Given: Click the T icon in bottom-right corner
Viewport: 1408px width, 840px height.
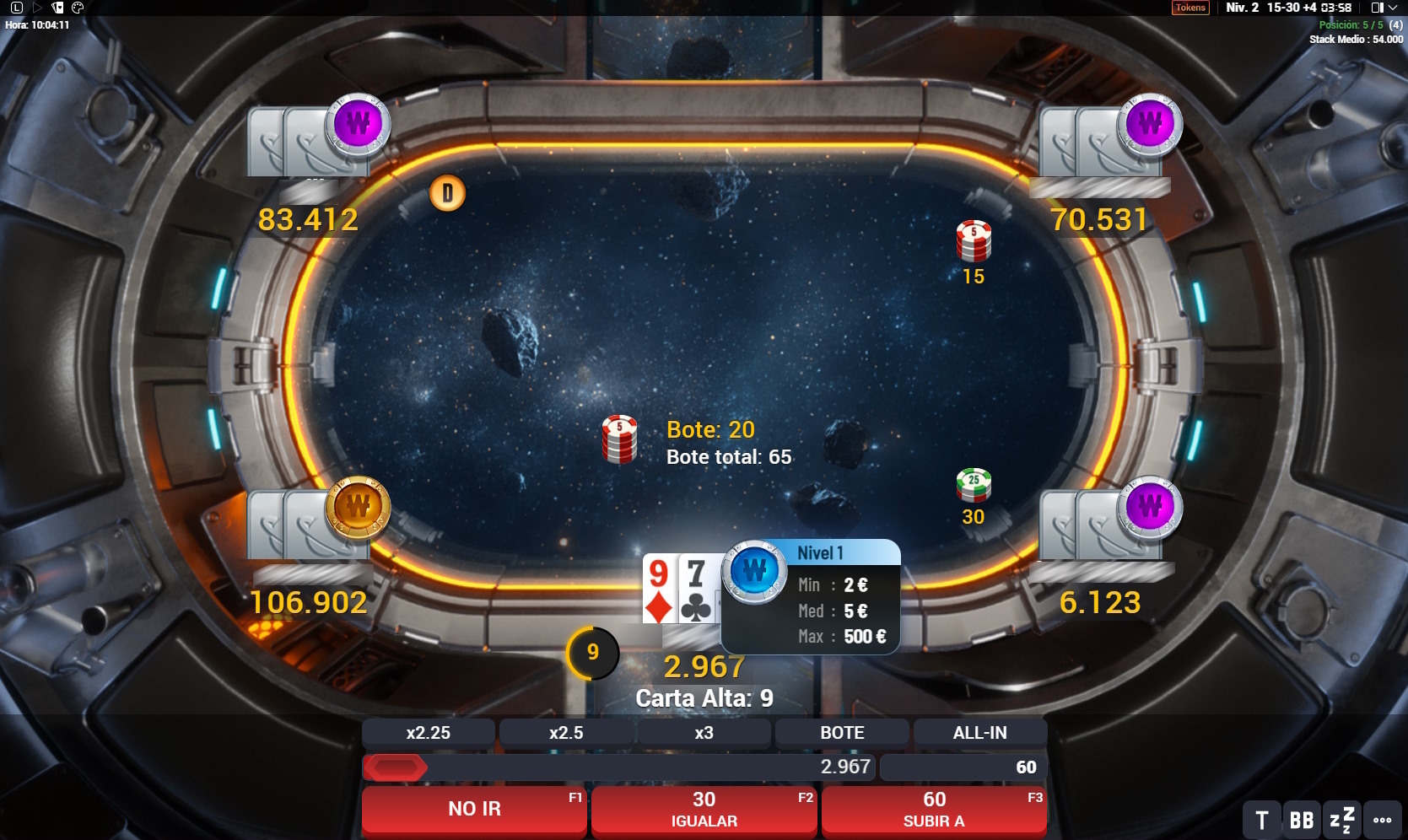Looking at the screenshot, I should coord(1261,818).
